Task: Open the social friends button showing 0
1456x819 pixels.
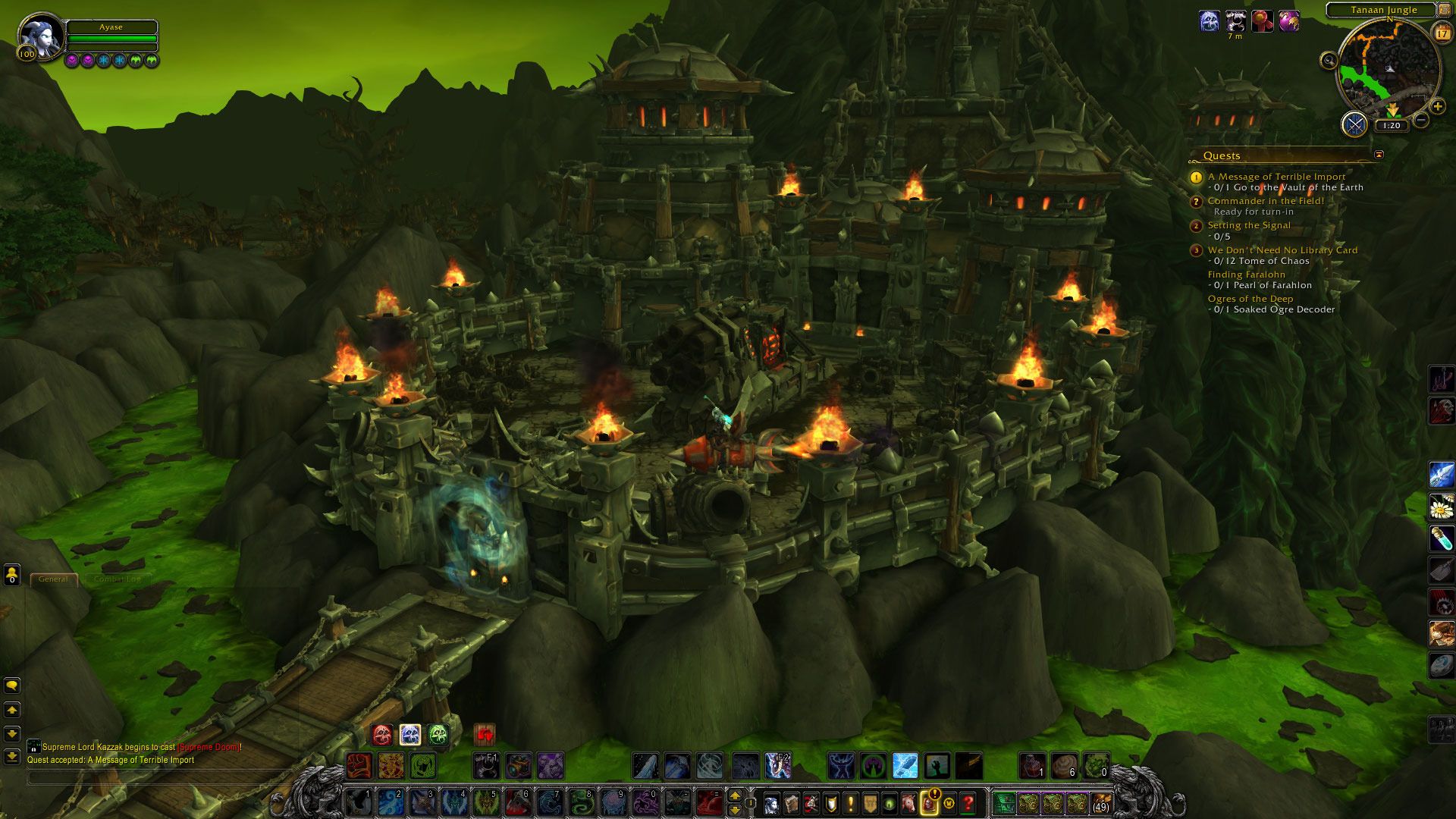Action: (x=11, y=576)
